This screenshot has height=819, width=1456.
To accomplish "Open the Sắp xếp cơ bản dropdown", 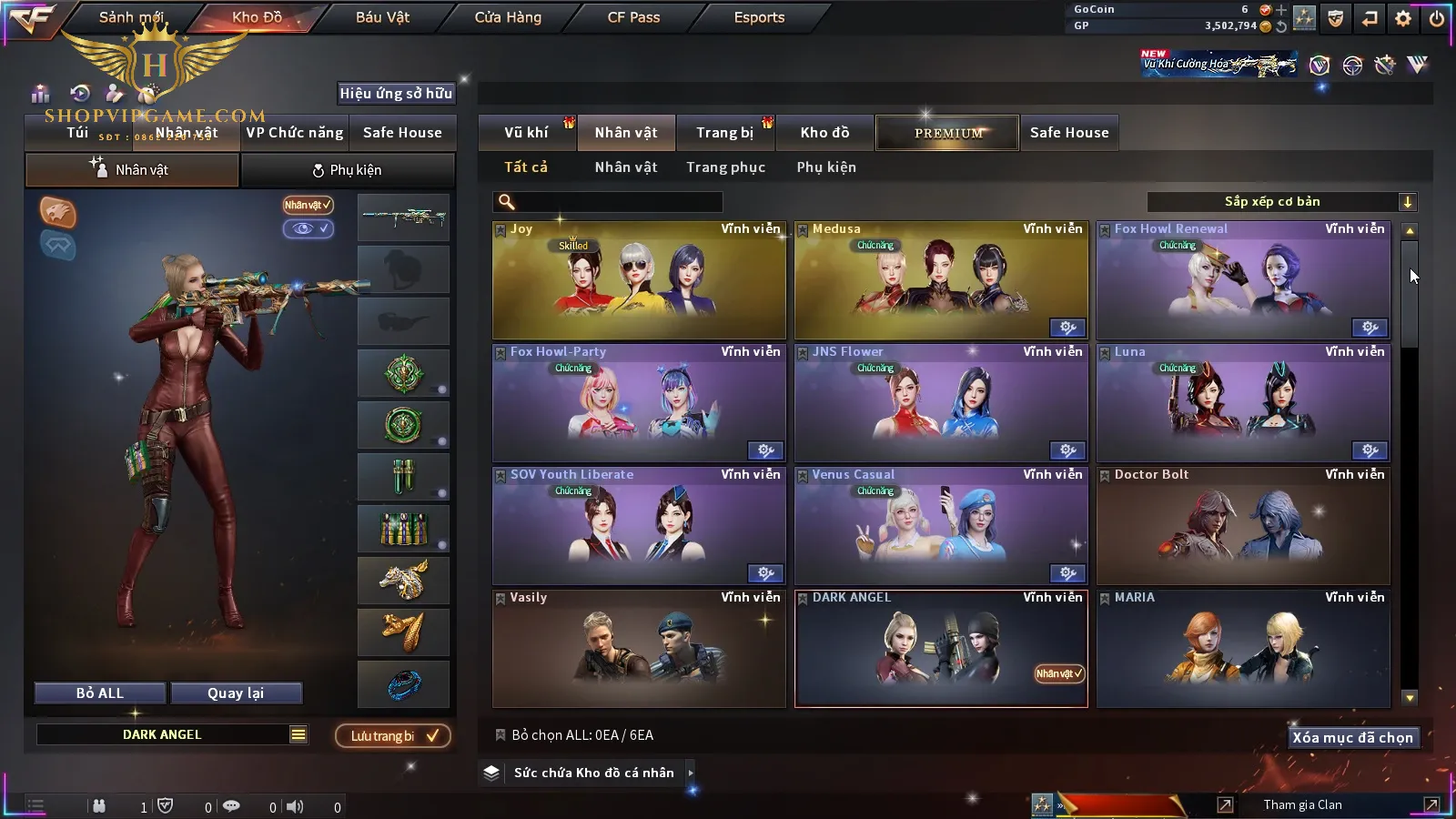I will [1281, 202].
